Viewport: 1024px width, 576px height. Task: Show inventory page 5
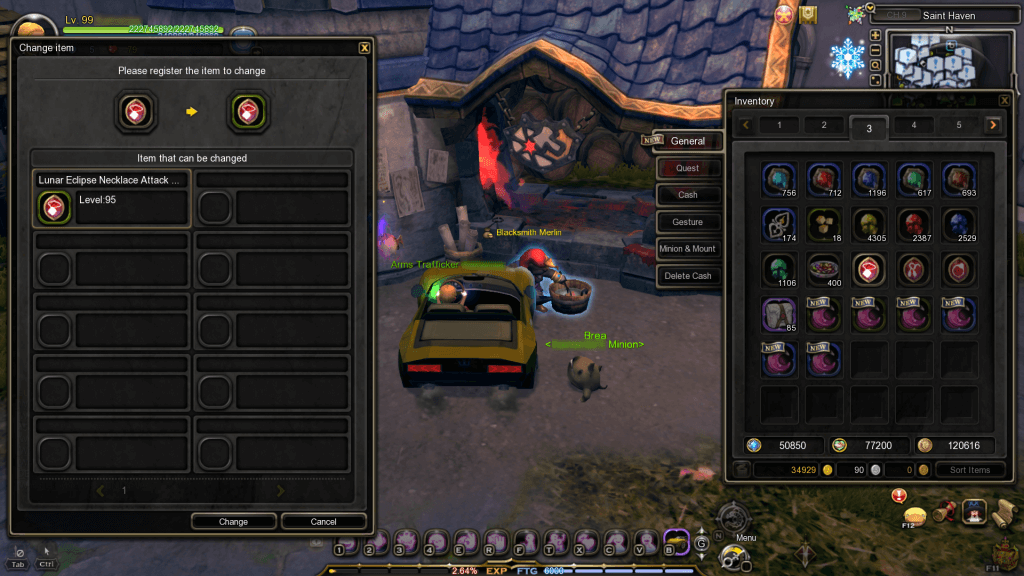point(958,125)
